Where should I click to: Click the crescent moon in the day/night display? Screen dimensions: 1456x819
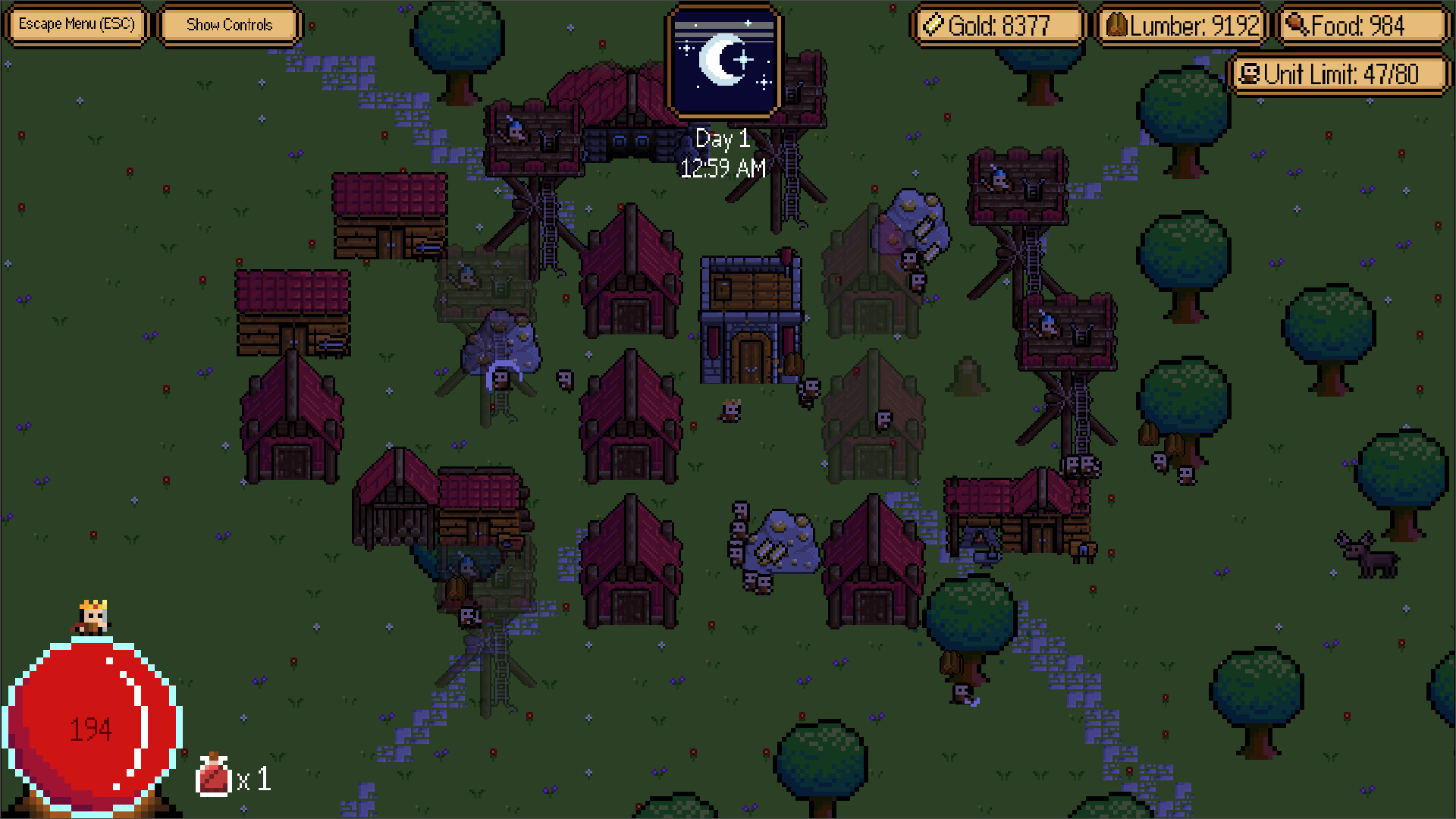tap(720, 61)
